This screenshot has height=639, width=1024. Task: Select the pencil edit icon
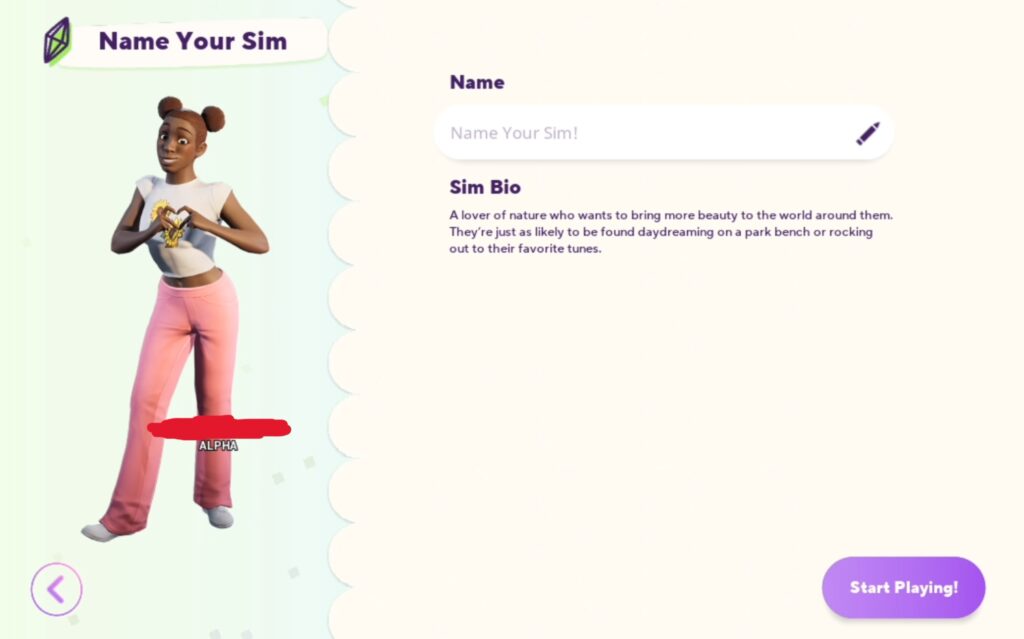[867, 133]
